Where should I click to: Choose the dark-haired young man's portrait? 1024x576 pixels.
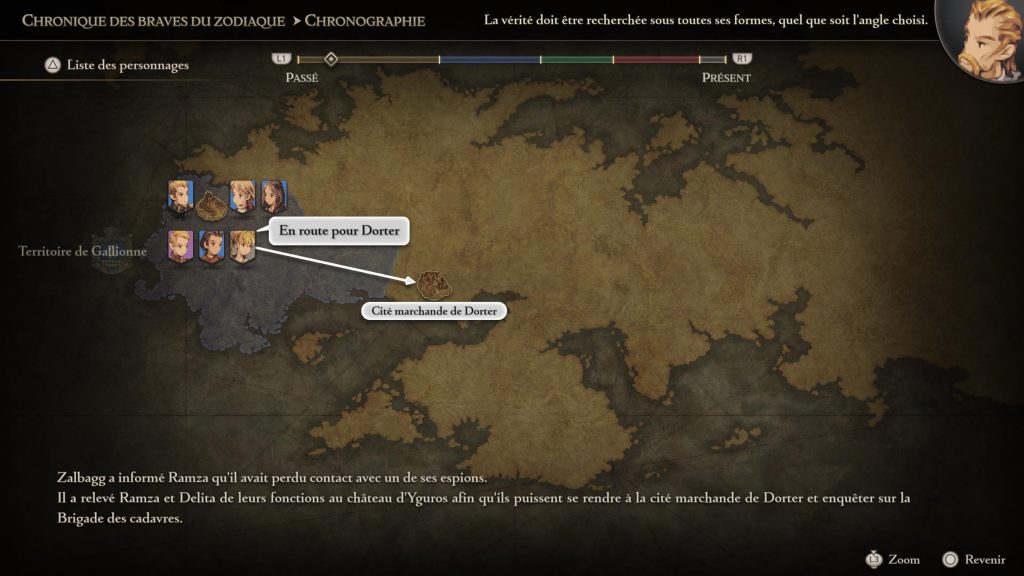[211, 246]
